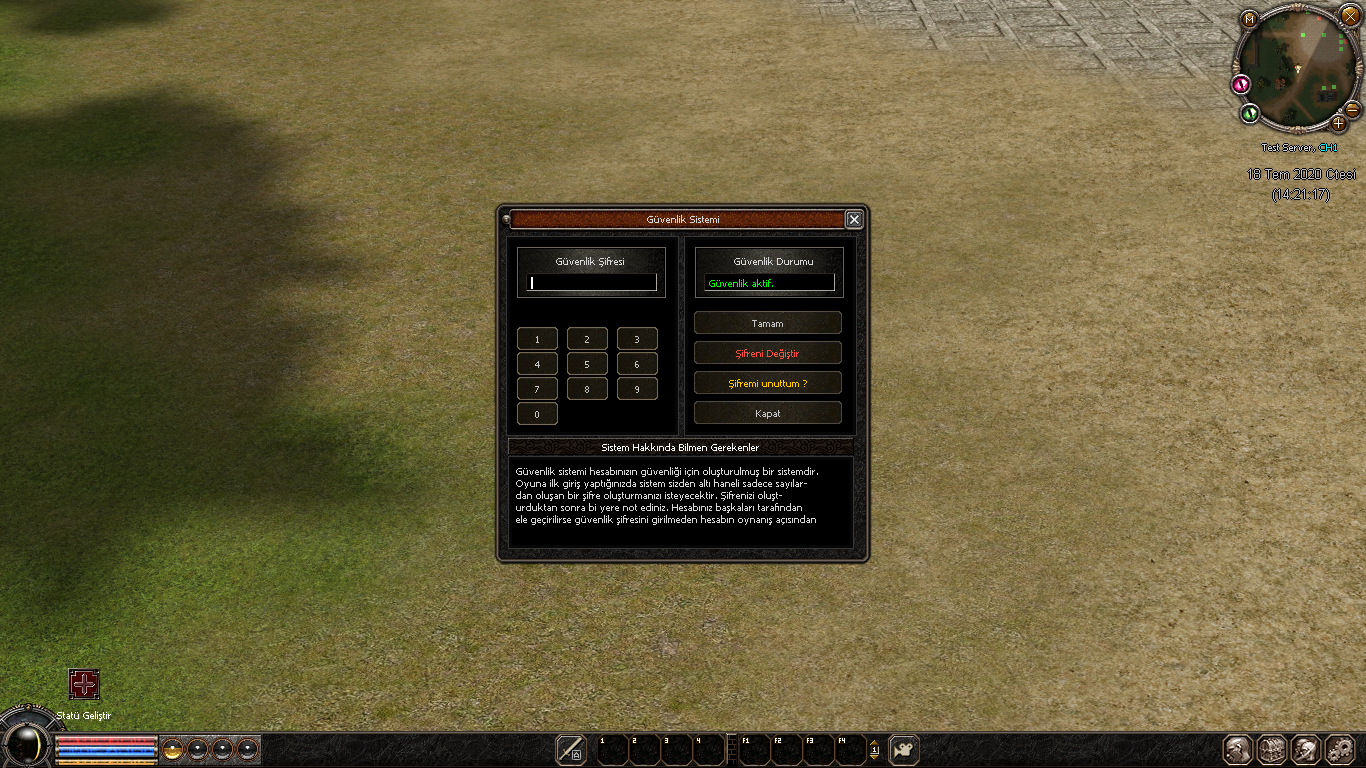
Task: Open the large map with the M button
Action: pyautogui.click(x=1249, y=18)
